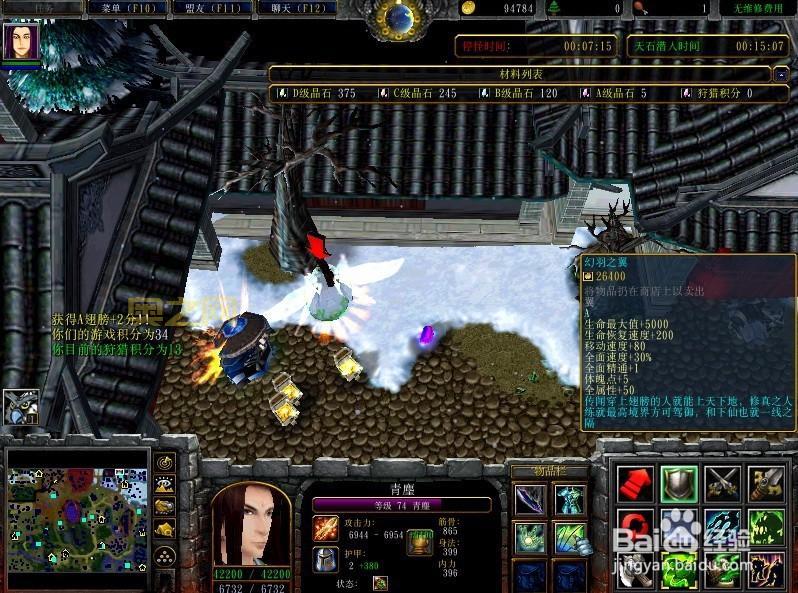Activate the red arrow move command
Image resolution: width=798 pixels, height=593 pixels.
click(635, 483)
